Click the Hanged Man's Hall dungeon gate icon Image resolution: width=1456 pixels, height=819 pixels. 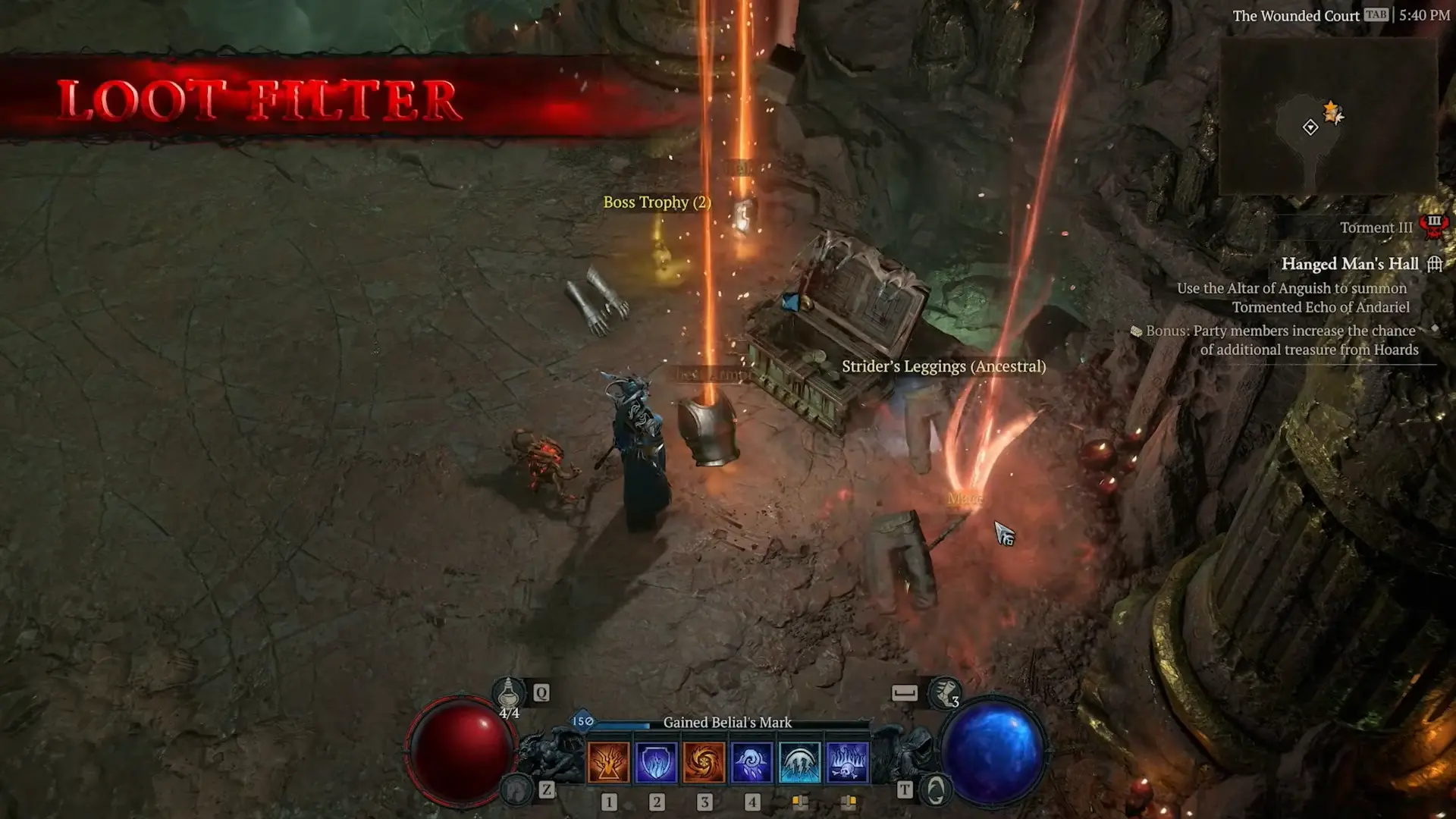[x=1436, y=264]
